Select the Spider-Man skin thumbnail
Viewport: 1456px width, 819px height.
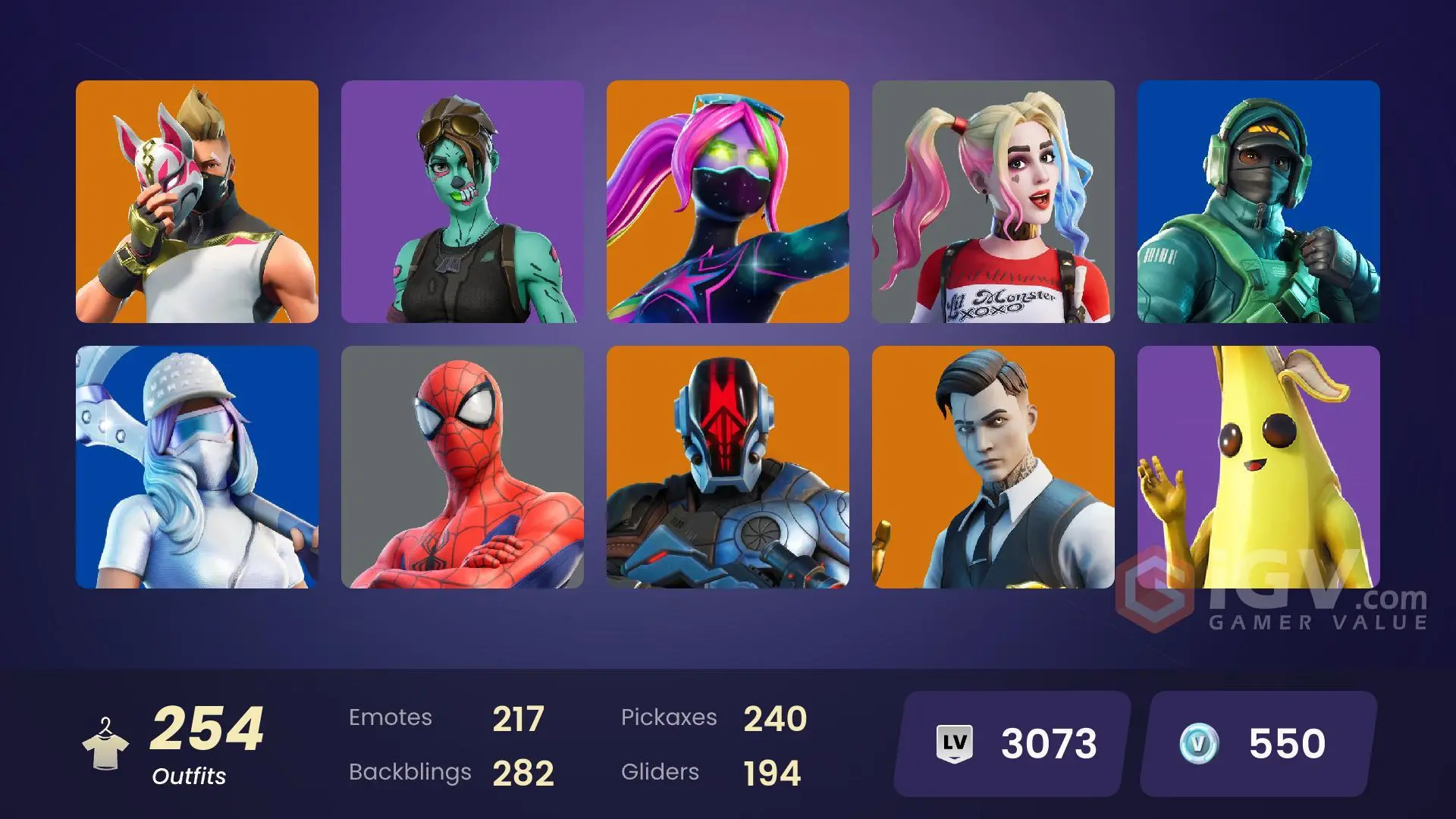point(463,468)
